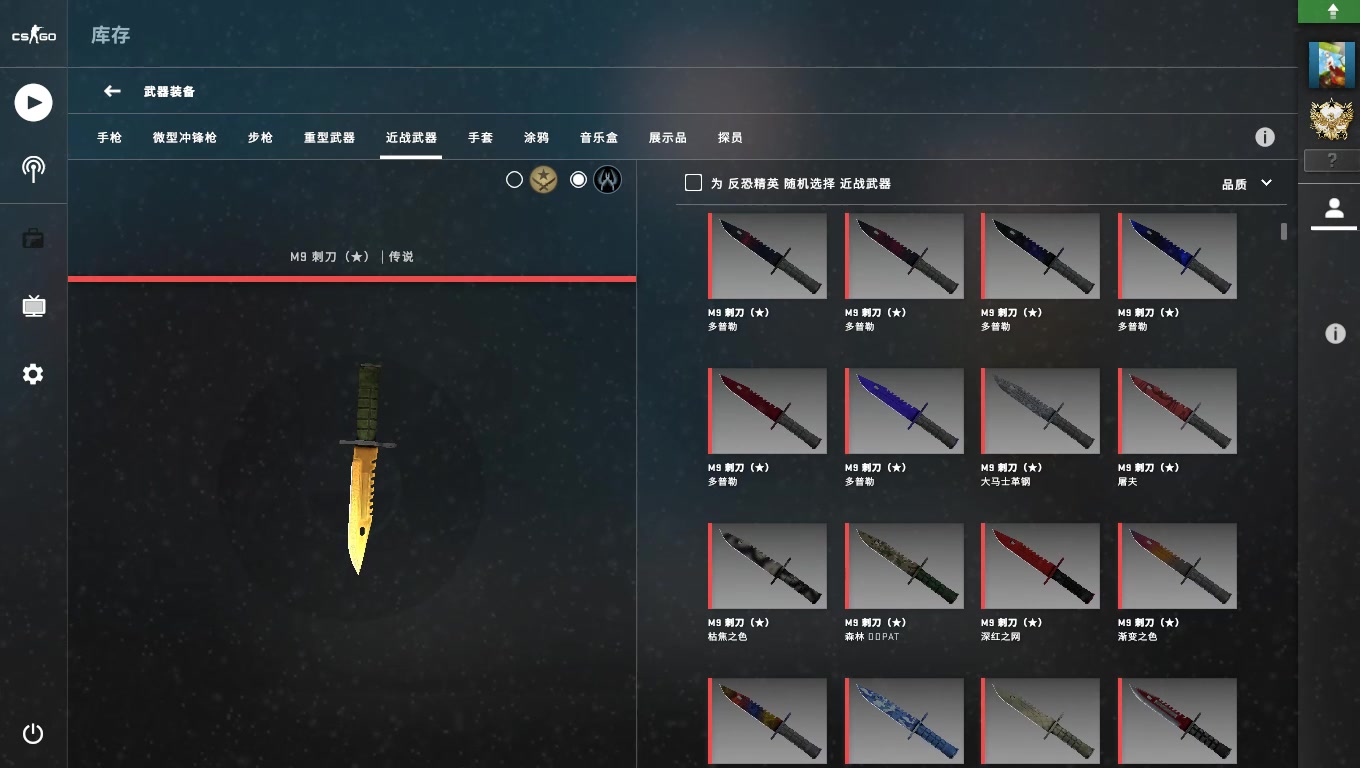Image resolution: width=1360 pixels, height=768 pixels.
Task: Select the Play icon in left sidebar
Action: click(33, 102)
